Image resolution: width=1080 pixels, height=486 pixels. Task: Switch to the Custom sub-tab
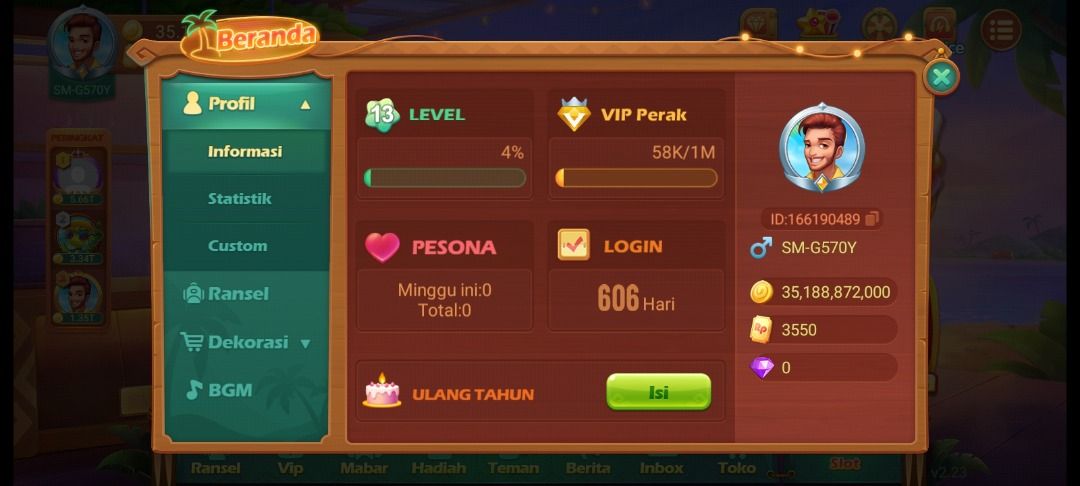click(x=238, y=246)
